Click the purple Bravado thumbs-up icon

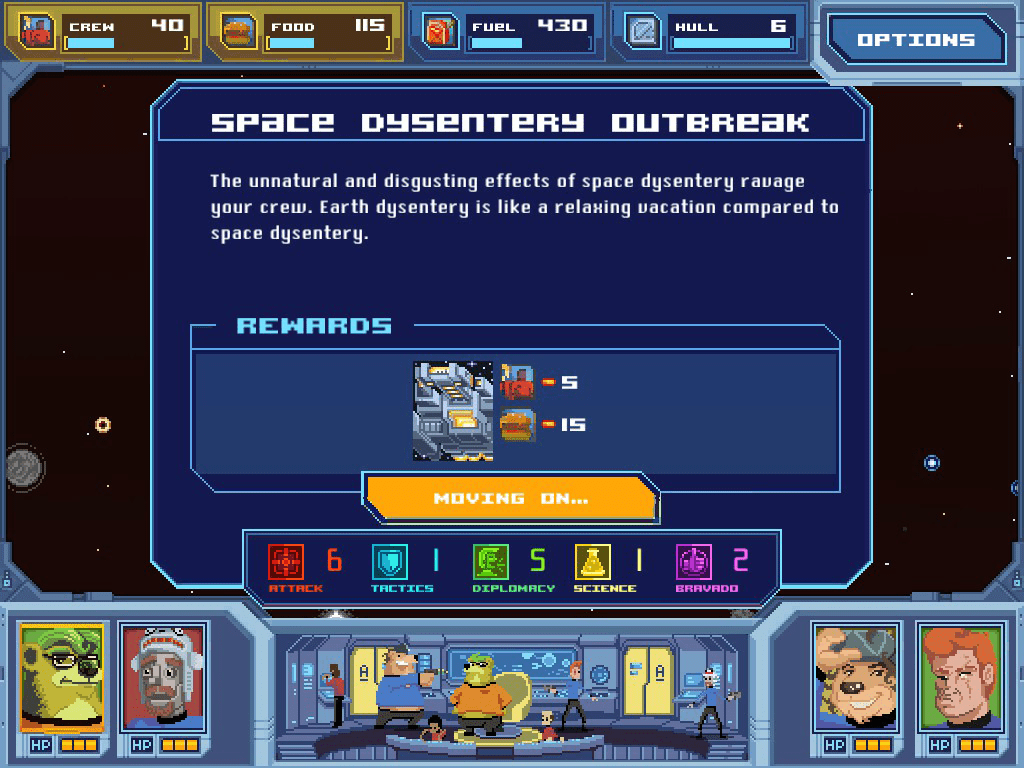(694, 562)
